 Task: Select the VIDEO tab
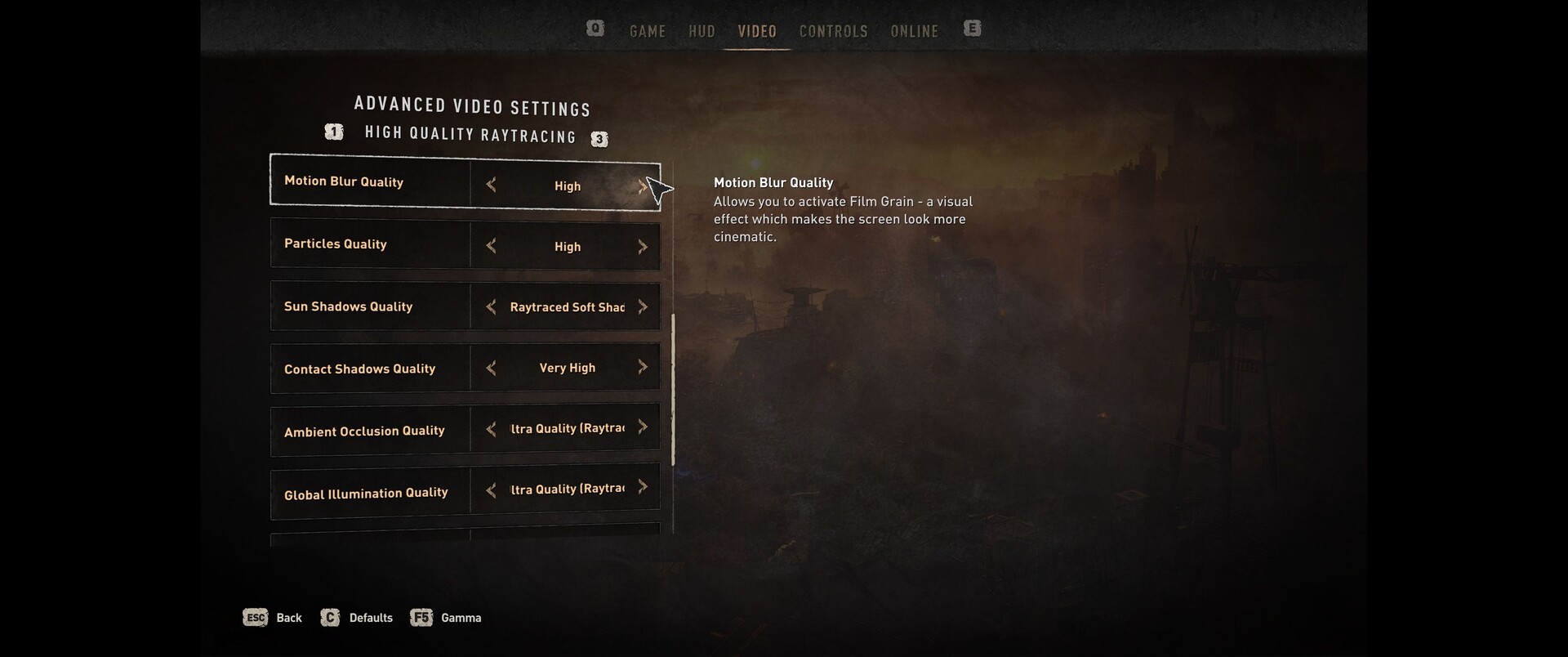pyautogui.click(x=757, y=31)
